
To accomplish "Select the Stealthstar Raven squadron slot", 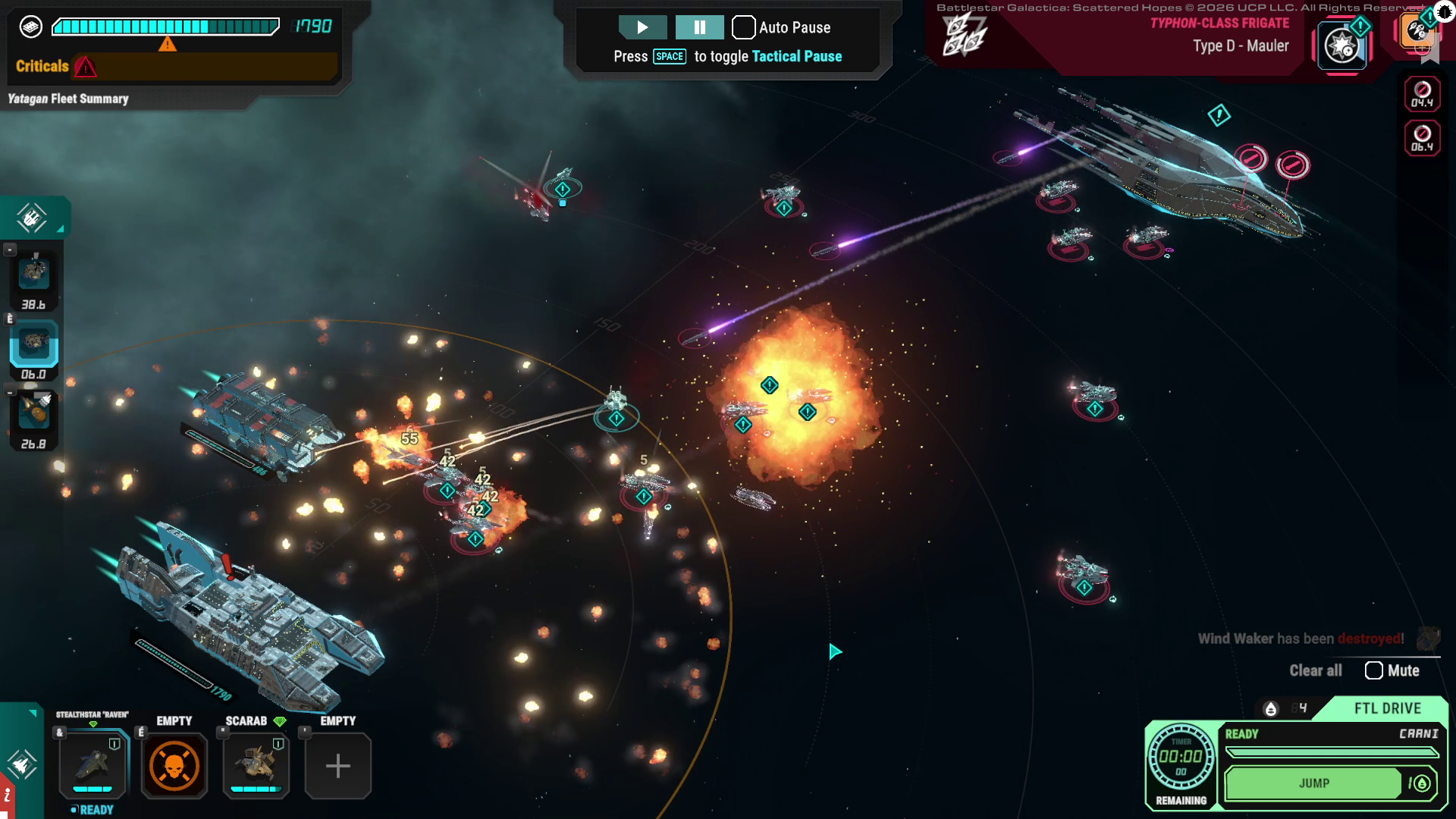I will click(x=93, y=764).
